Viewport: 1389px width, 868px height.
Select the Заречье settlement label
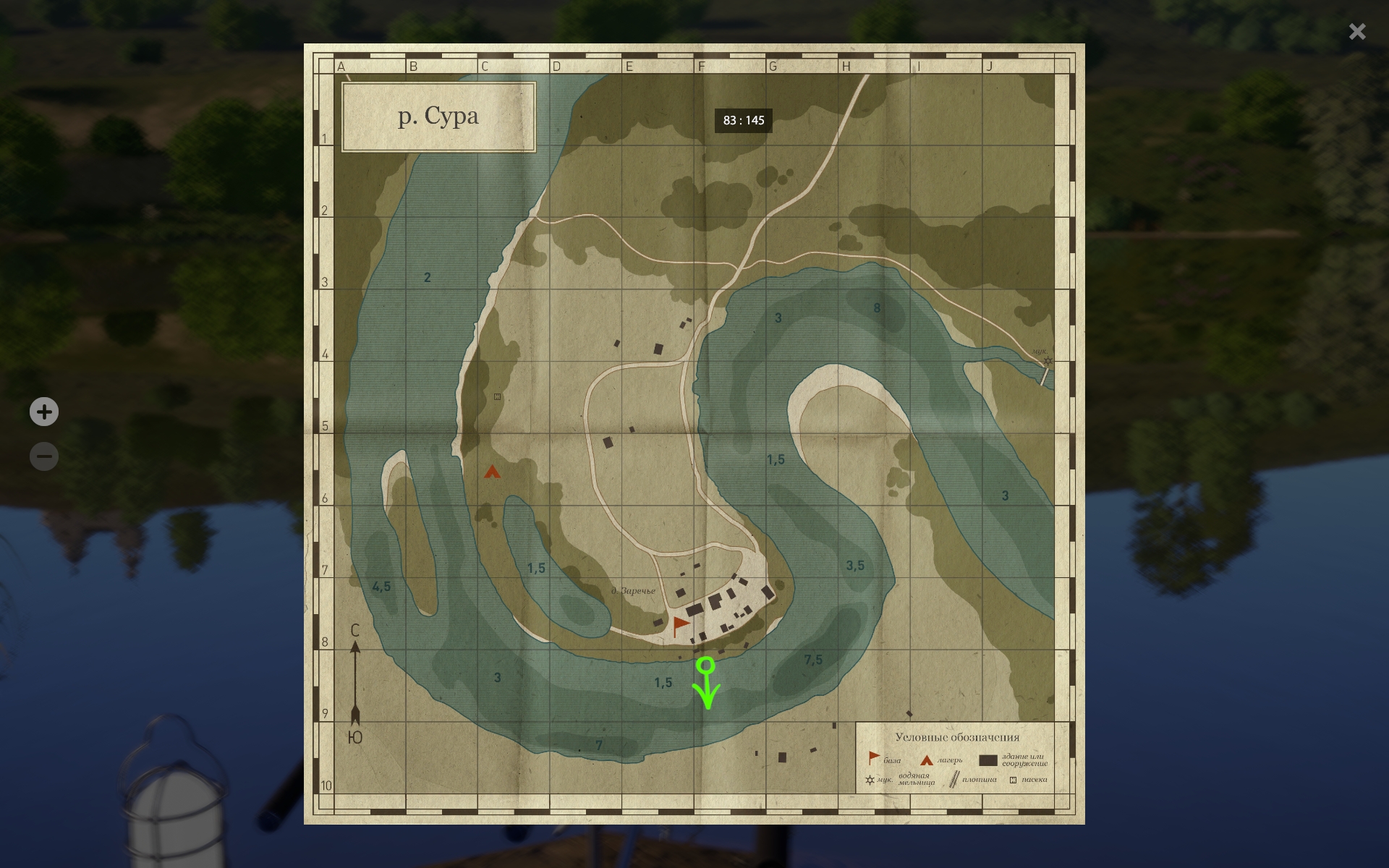coord(634,590)
